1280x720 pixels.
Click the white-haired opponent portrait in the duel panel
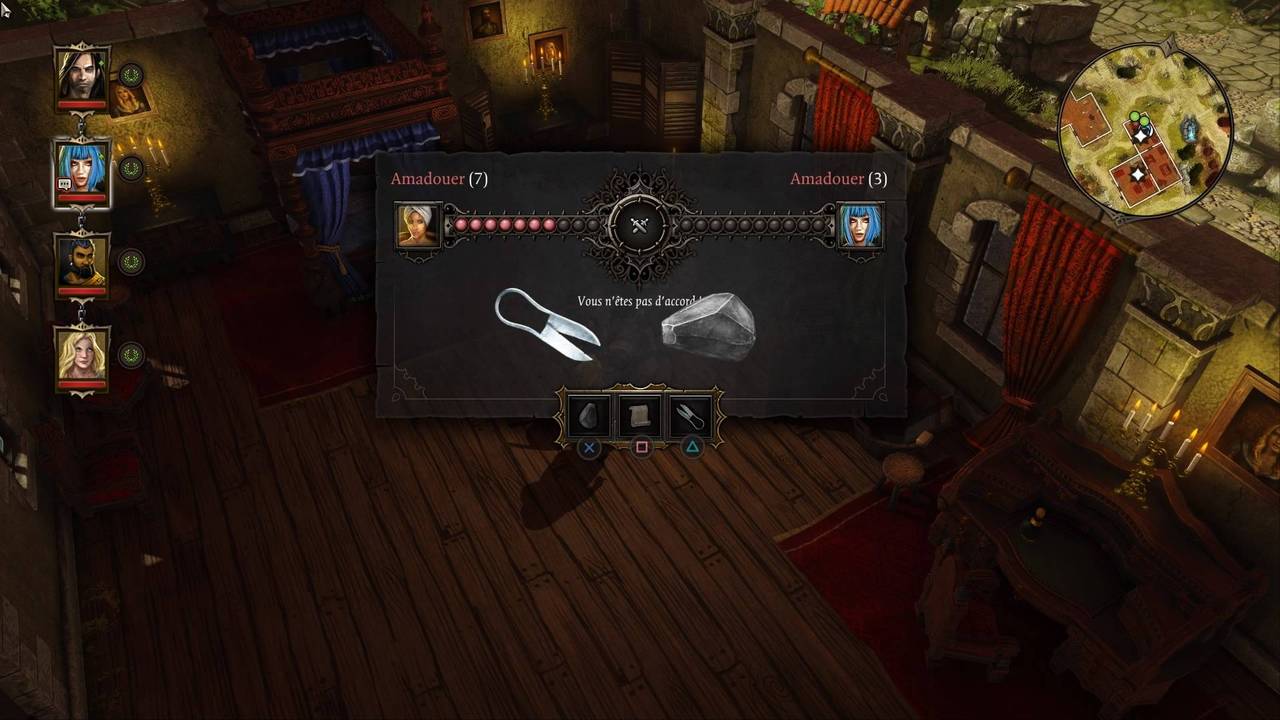pyautogui.click(x=418, y=225)
